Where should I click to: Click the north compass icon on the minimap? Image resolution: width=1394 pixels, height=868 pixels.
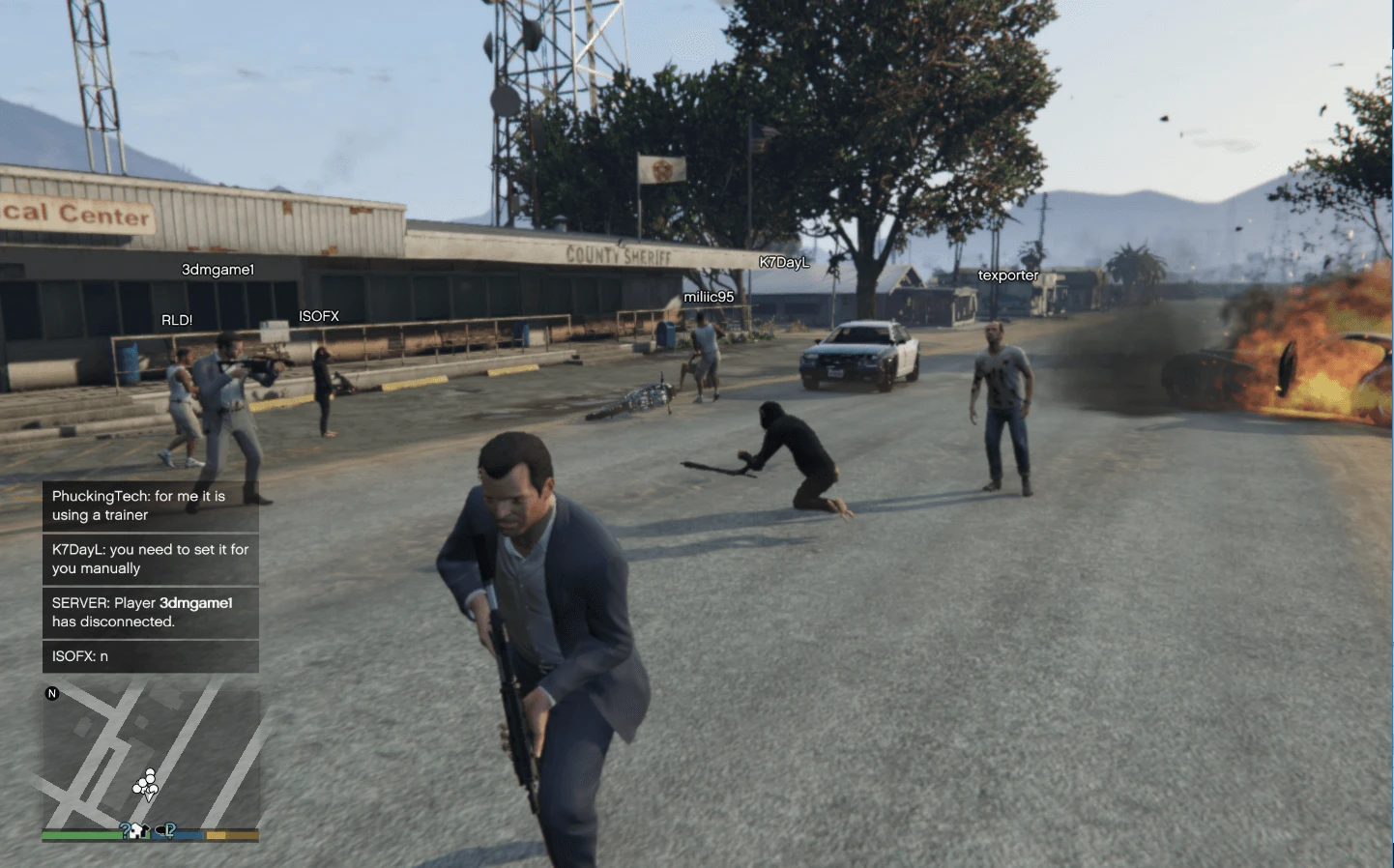52,693
